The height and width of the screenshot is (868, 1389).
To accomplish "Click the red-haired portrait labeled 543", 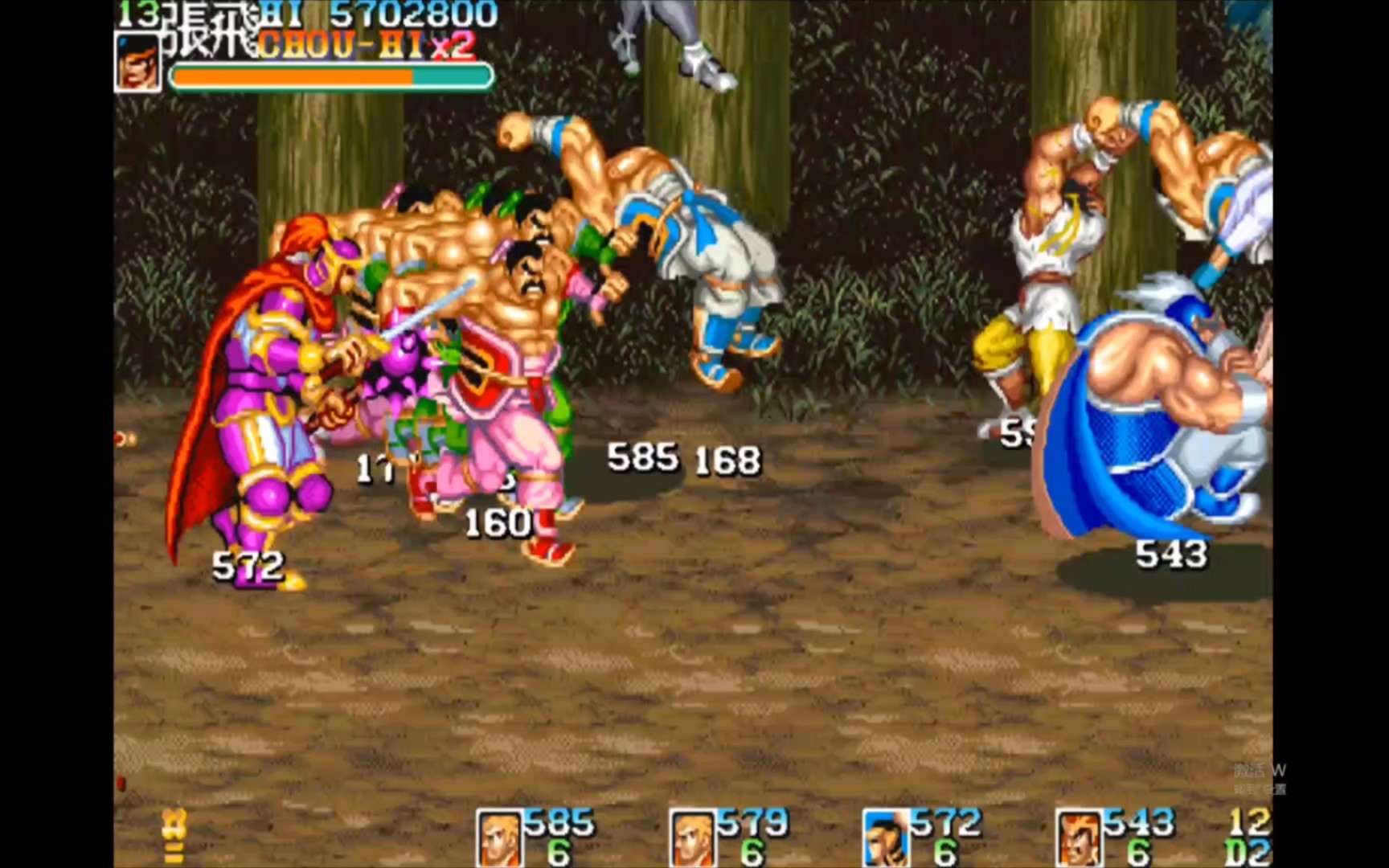I will pos(1078,838).
